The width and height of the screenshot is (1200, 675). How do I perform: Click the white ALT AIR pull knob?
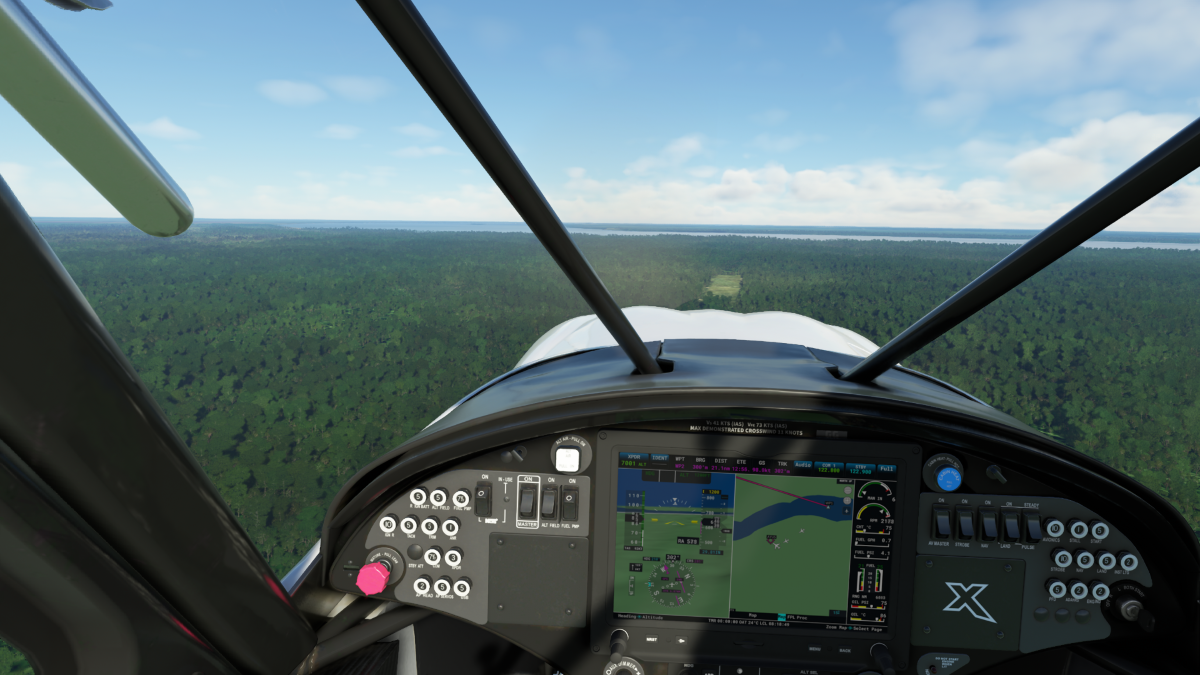coord(567,459)
